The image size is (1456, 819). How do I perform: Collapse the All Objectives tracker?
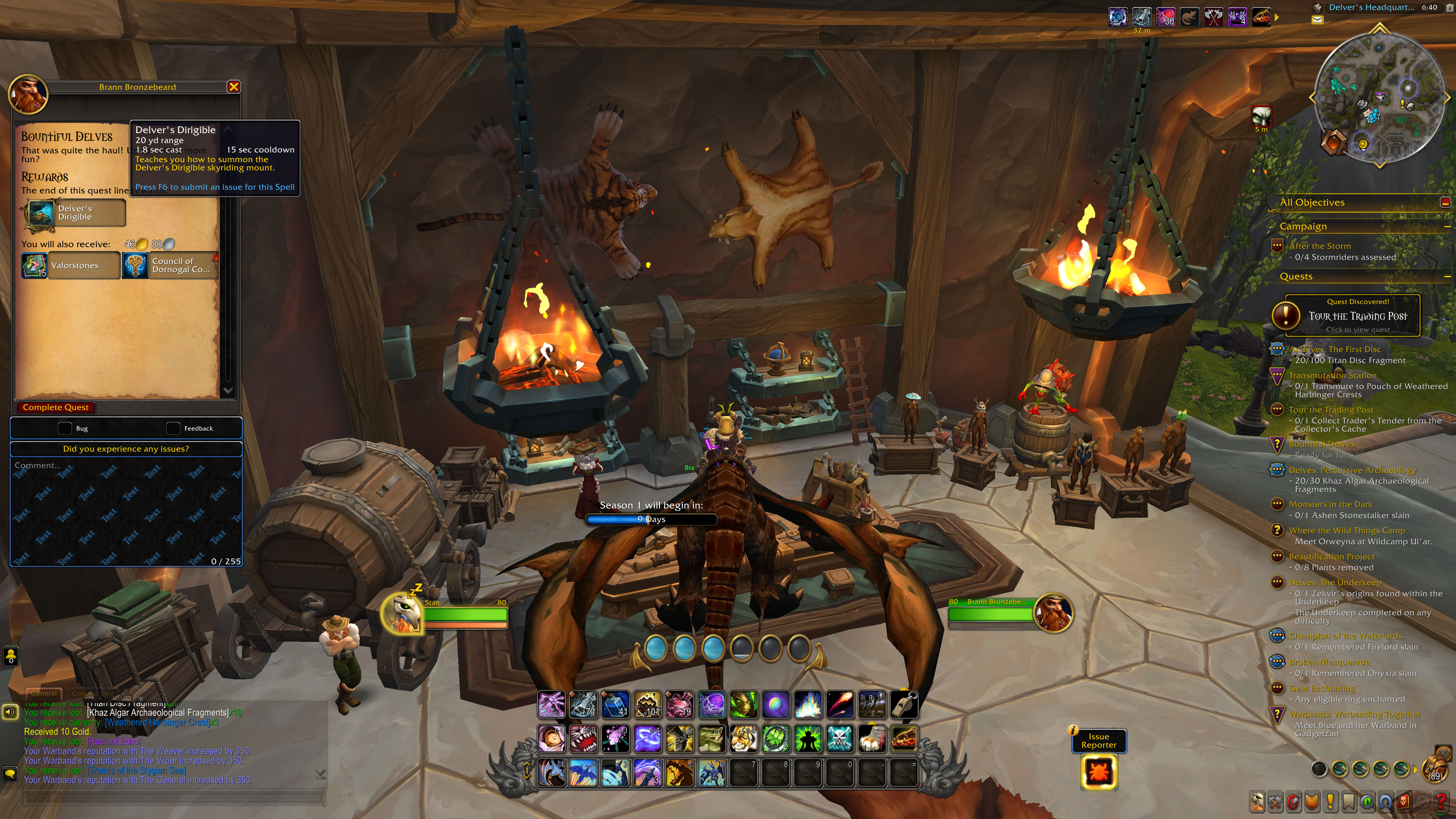pyautogui.click(x=1445, y=202)
